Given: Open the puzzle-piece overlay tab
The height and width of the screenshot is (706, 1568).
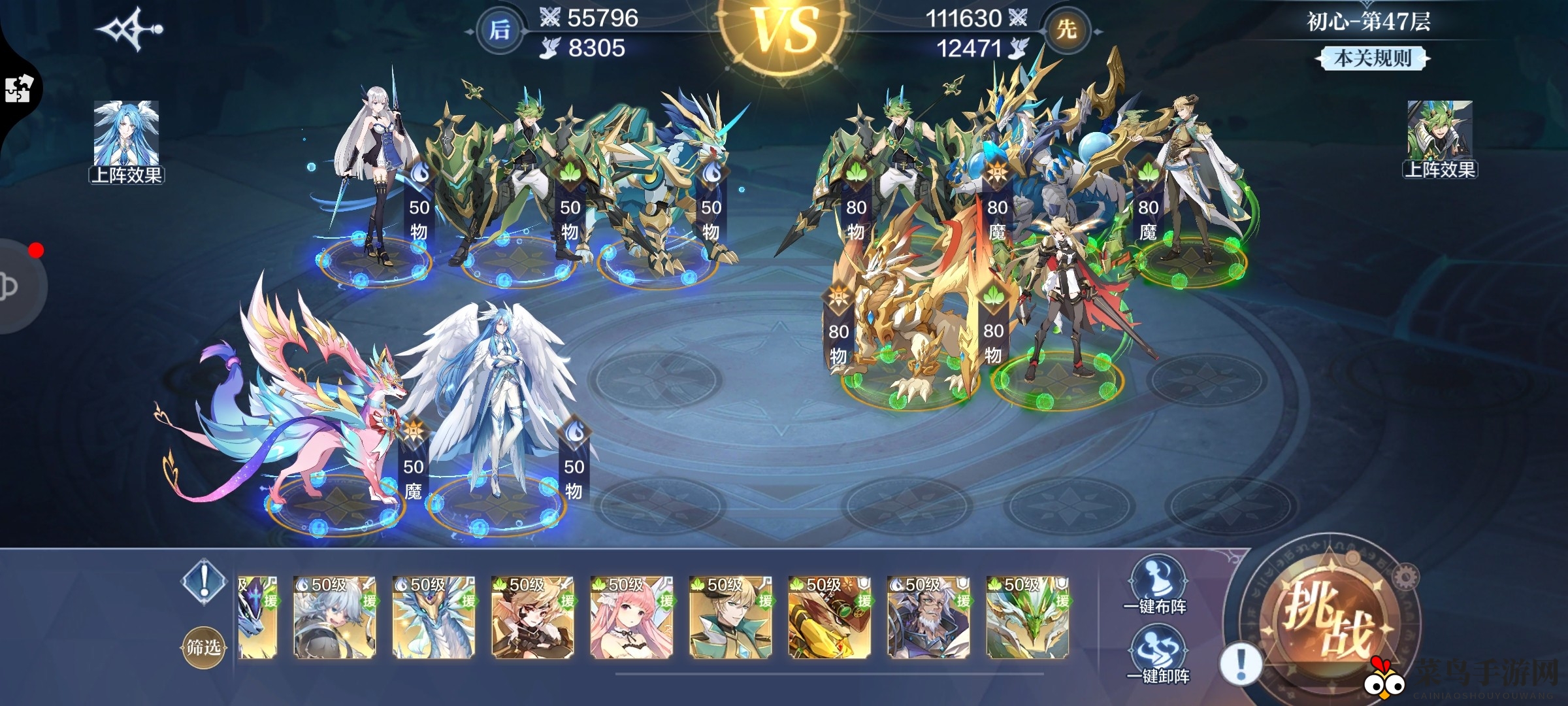Looking at the screenshot, I should click(18, 90).
